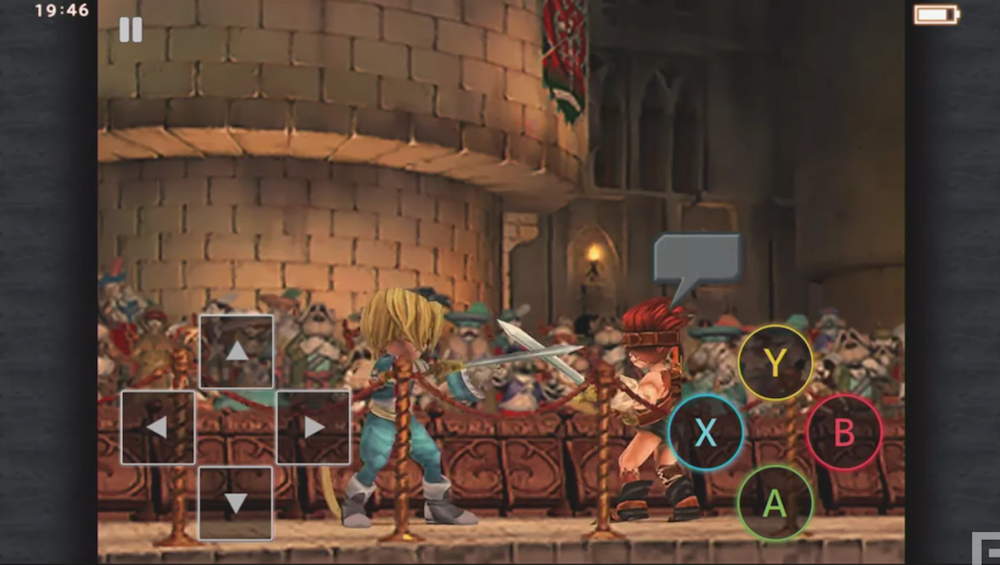Image resolution: width=1000 pixels, height=565 pixels.
Task: Hit the green A touch button
Action: [x=775, y=502]
